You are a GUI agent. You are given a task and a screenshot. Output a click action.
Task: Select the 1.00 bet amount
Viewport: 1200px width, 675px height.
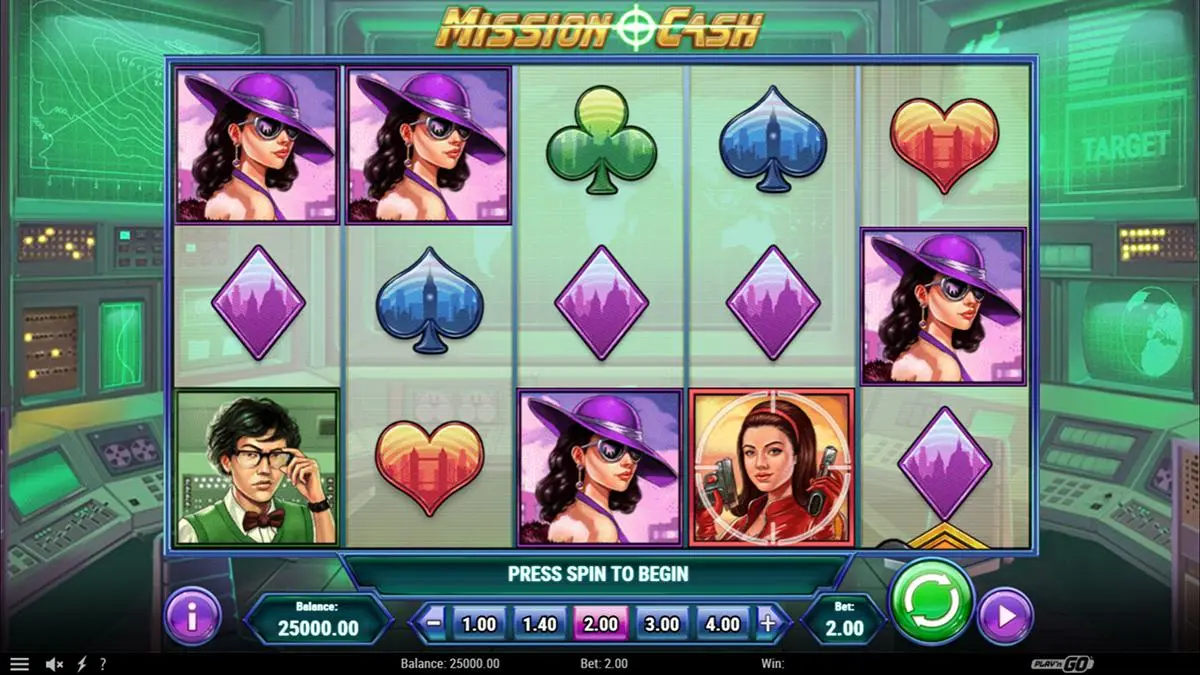click(x=478, y=624)
